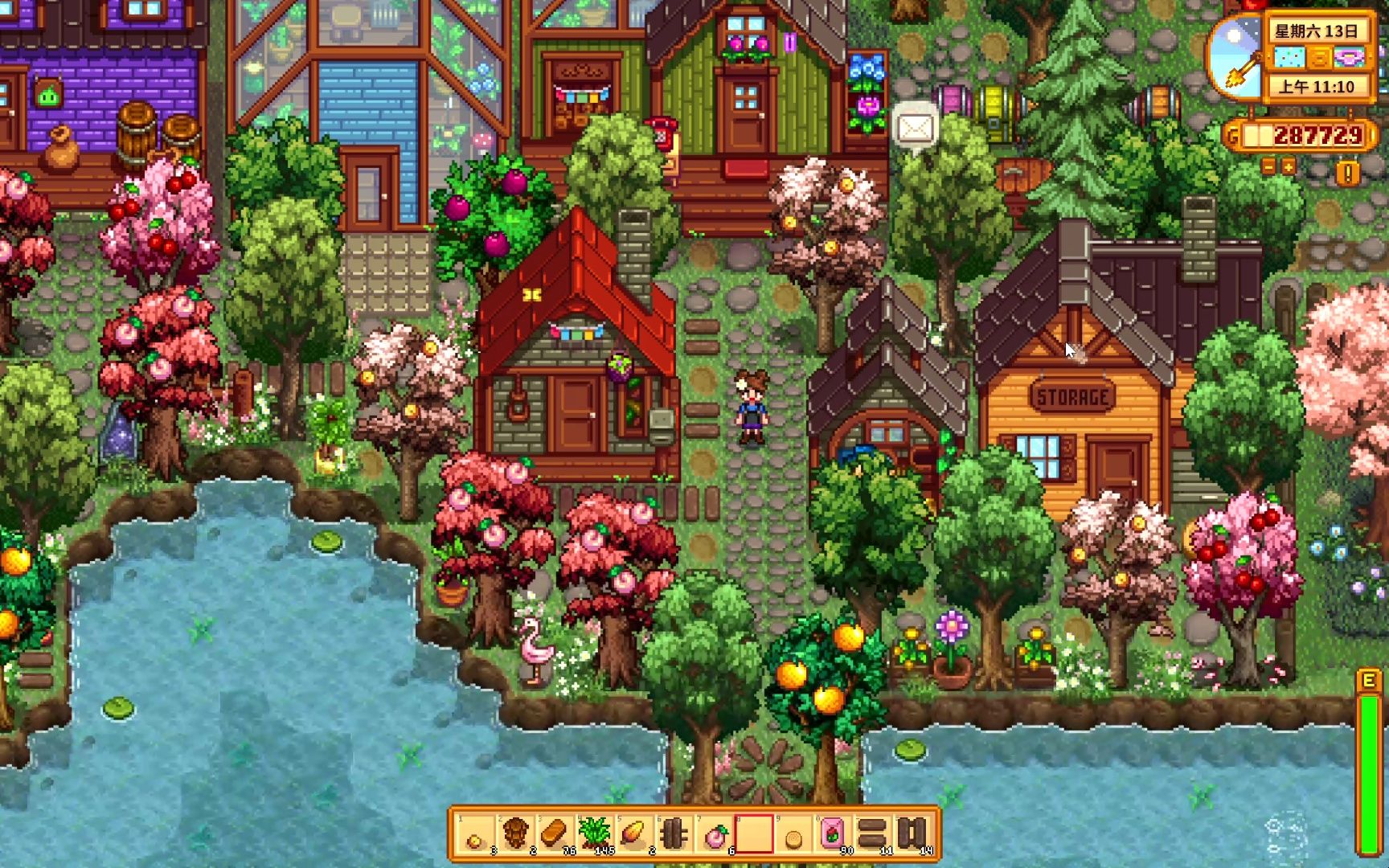Pick the wooden fence in slot six
Screen dimensions: 1389x868
point(674,834)
